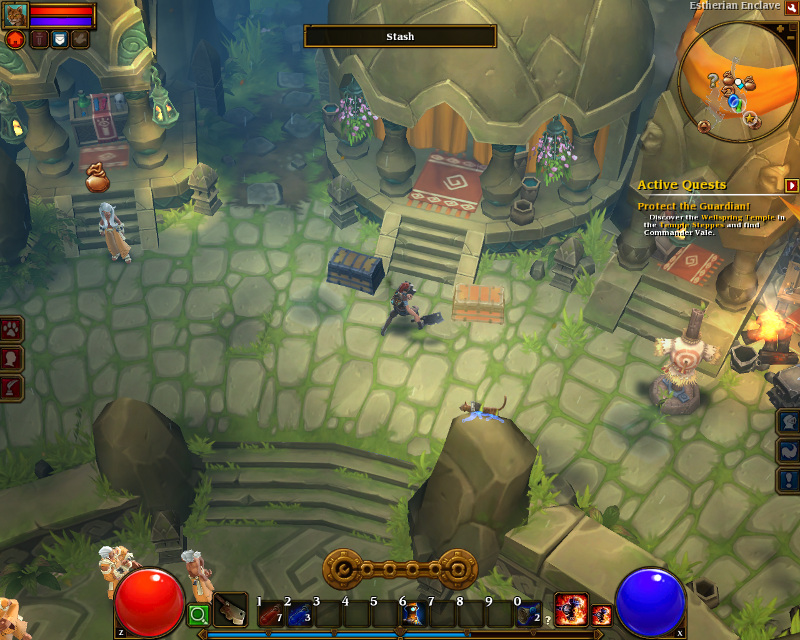Collapse the Active Quests panel arrow
The width and height of the screenshot is (800, 640).
[791, 185]
